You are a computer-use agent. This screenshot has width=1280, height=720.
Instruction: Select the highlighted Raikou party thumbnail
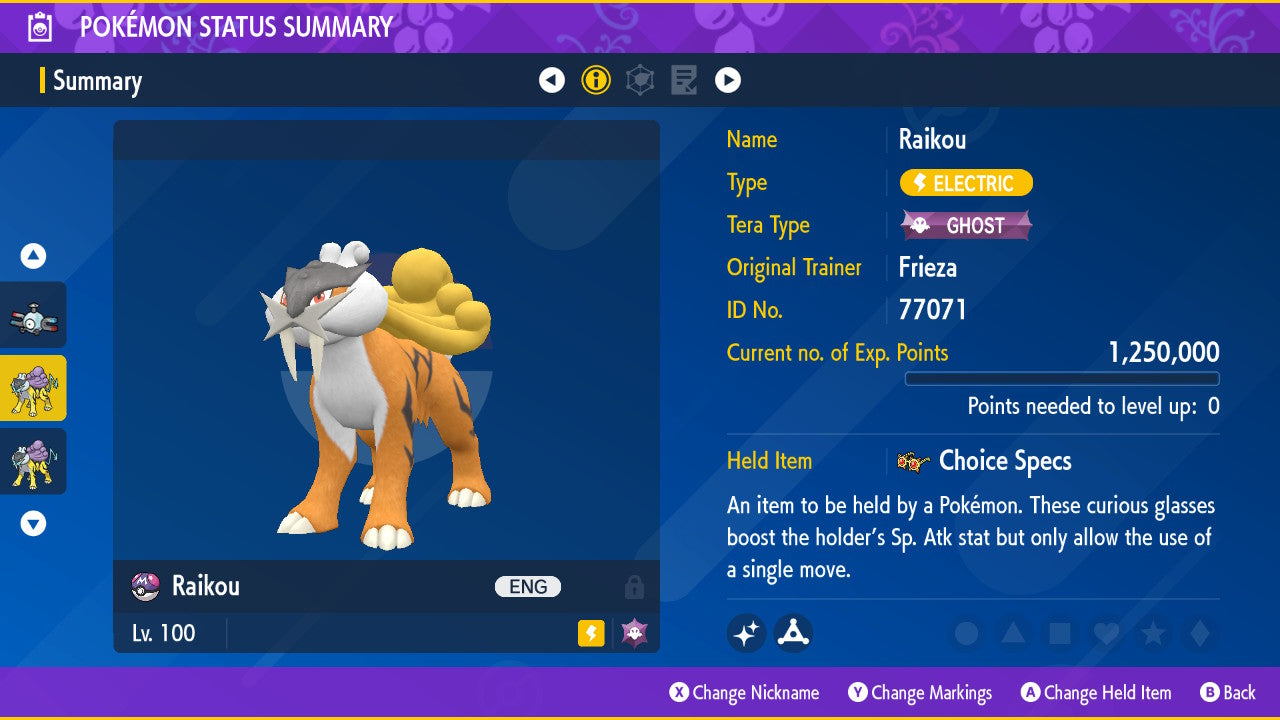pyautogui.click(x=33, y=388)
